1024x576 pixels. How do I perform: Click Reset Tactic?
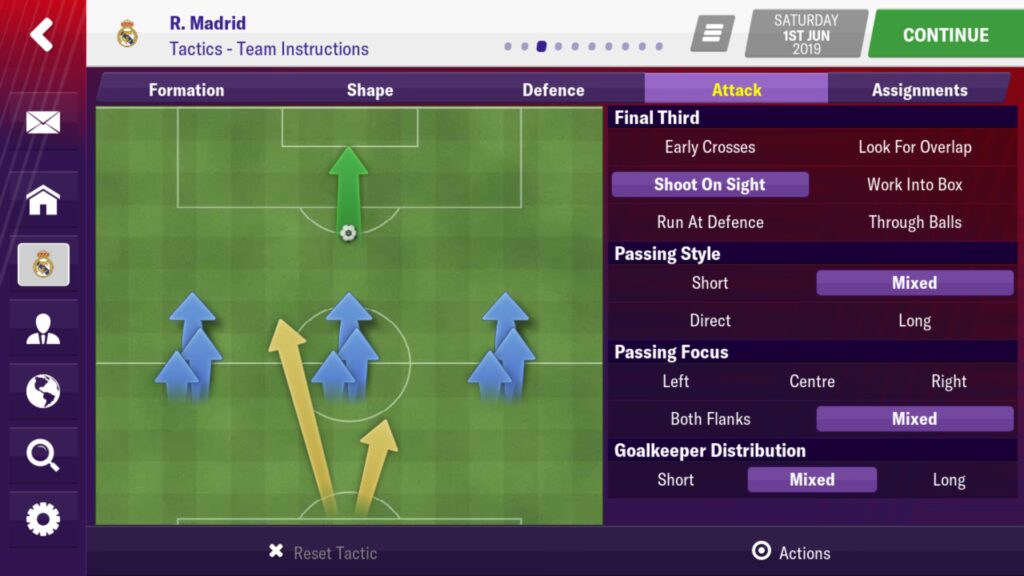click(324, 552)
